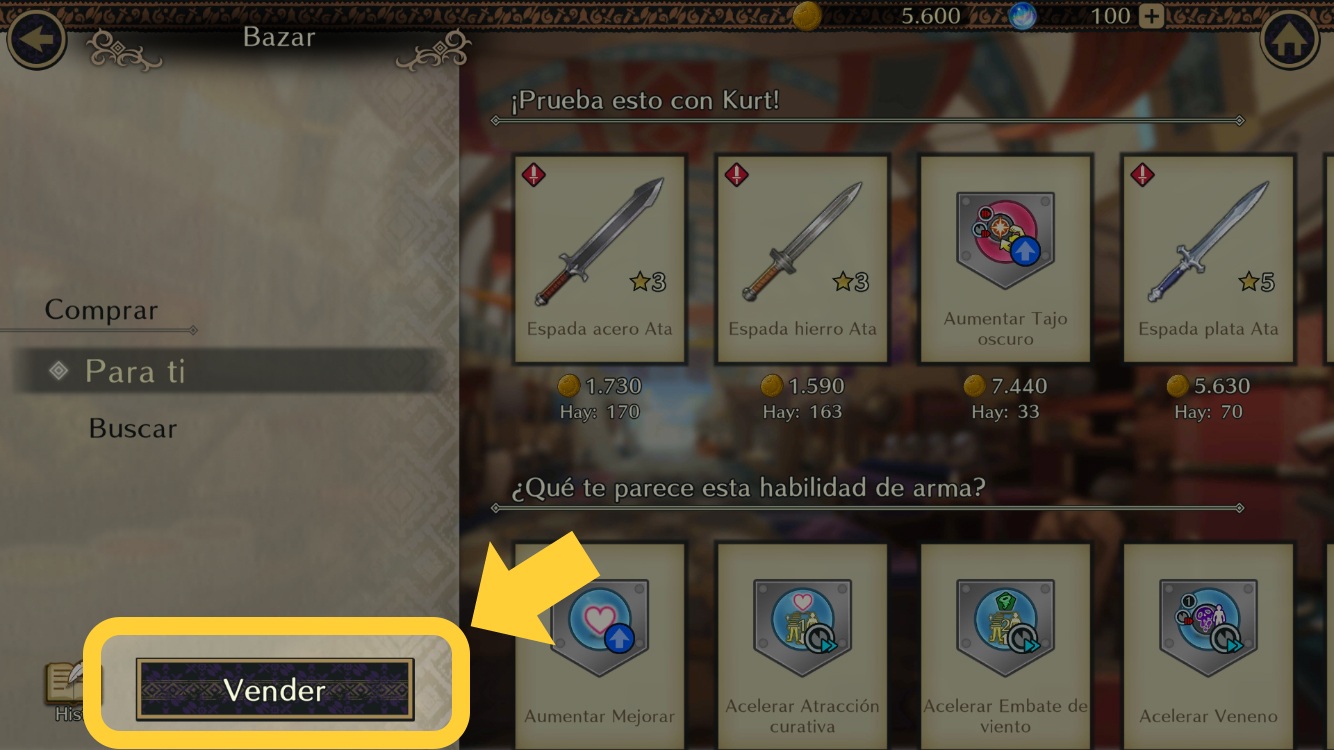Go back with the arrow button
The height and width of the screenshot is (750, 1334).
pyautogui.click(x=37, y=41)
